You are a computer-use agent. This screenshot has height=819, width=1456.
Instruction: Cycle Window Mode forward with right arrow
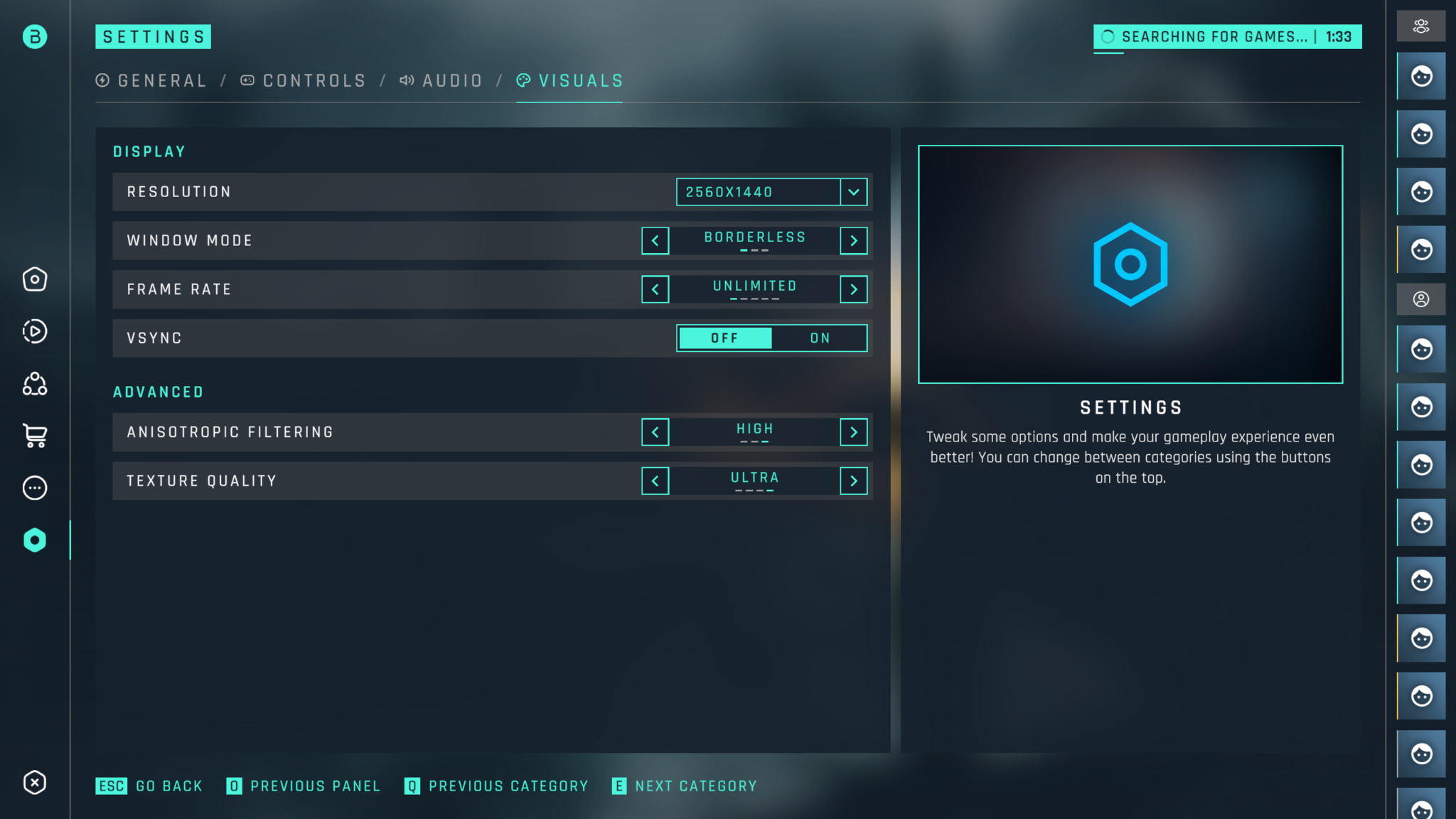[x=854, y=240]
